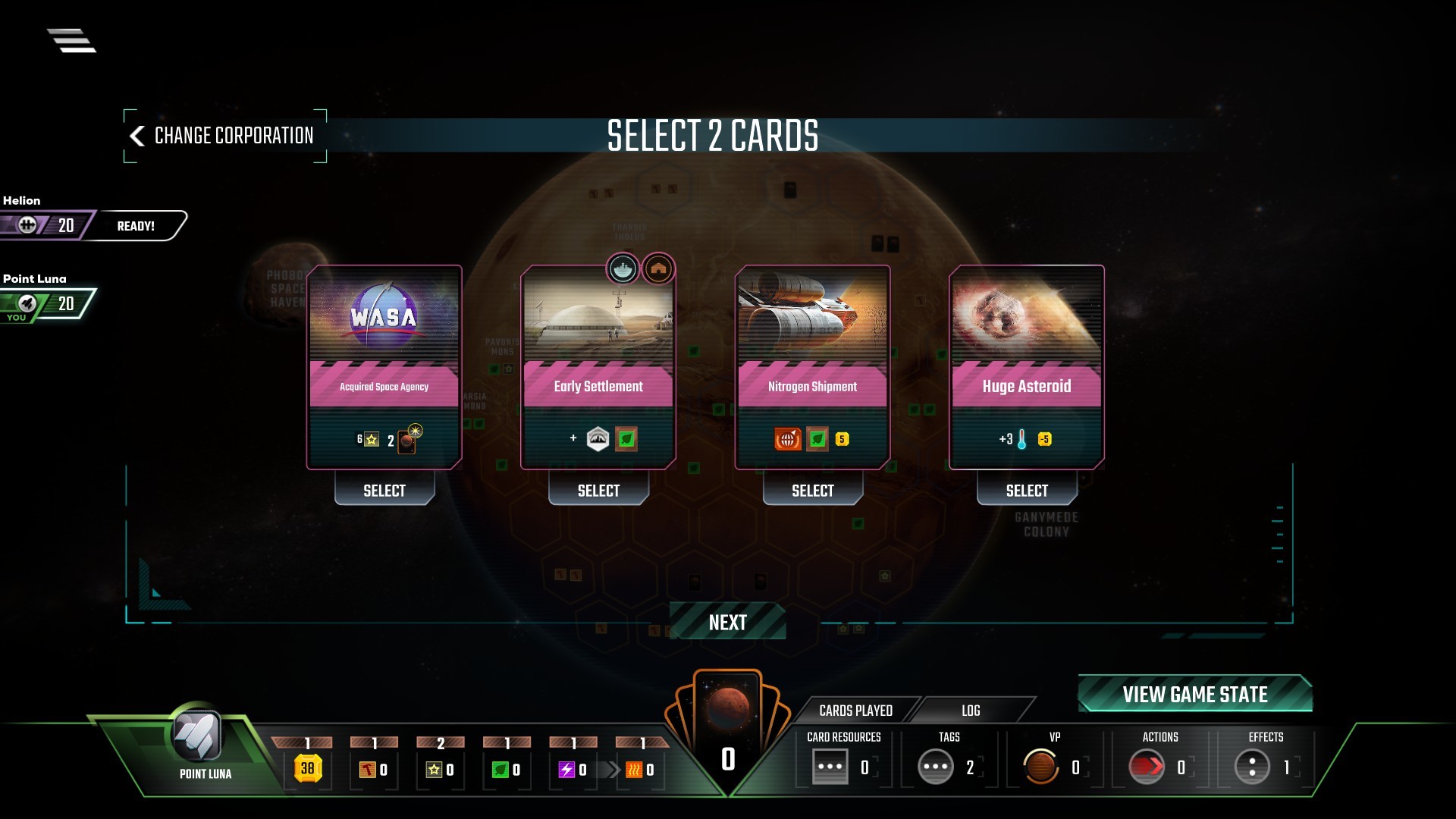Open the hamburger menu
This screenshot has width=1456, height=819.
(72, 40)
